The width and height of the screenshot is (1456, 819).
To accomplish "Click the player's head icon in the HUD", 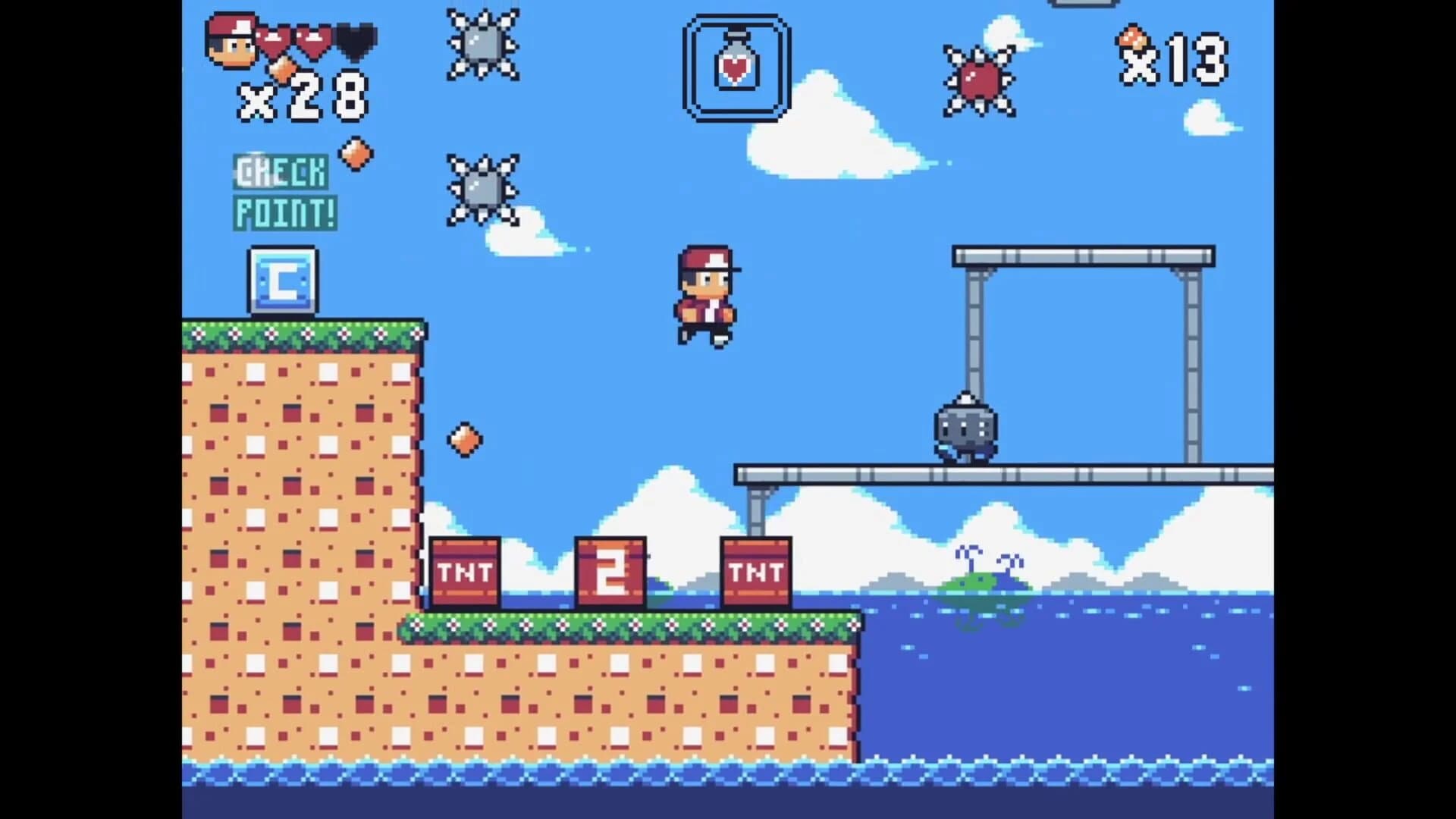I will tap(231, 42).
